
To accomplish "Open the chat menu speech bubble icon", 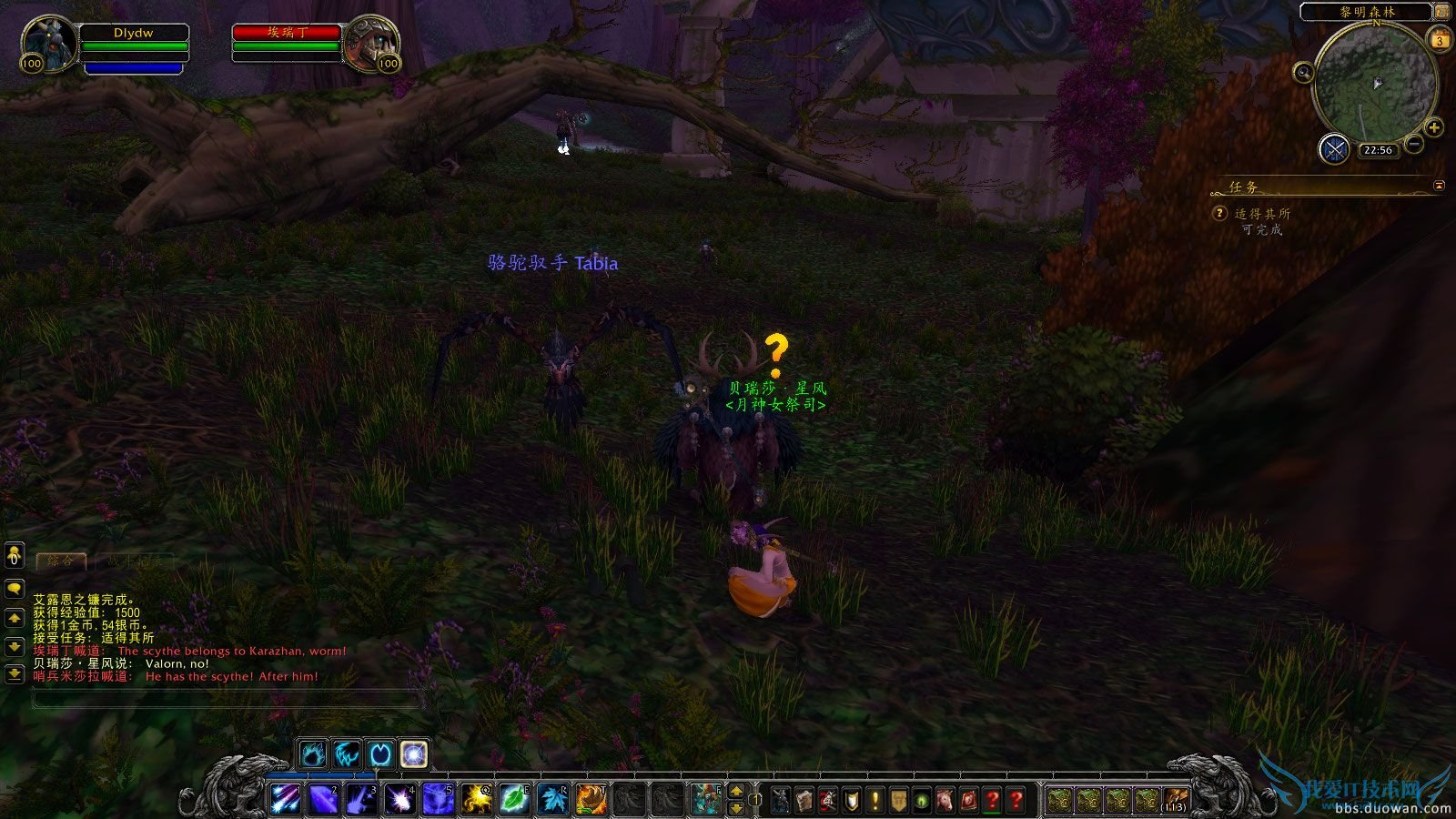I will coord(15,588).
